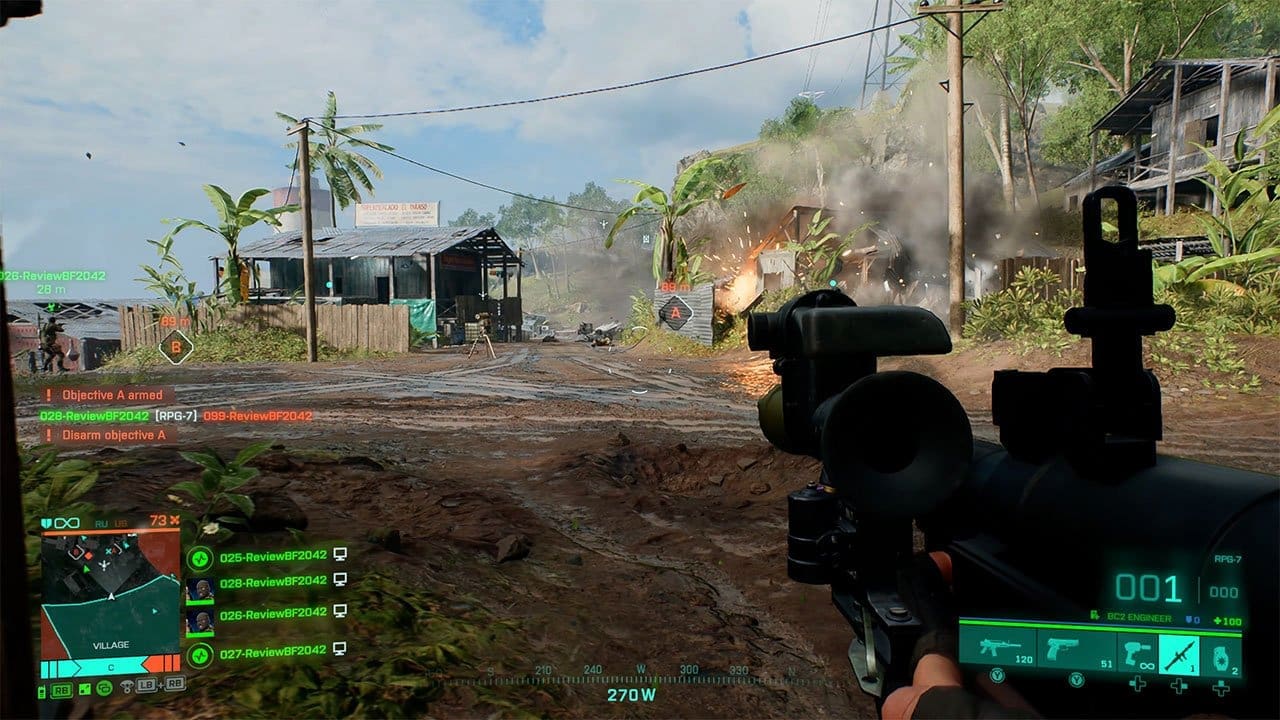Select squad member 027-ReviewBF2042
The width and height of the screenshot is (1280, 720).
[x=273, y=651]
